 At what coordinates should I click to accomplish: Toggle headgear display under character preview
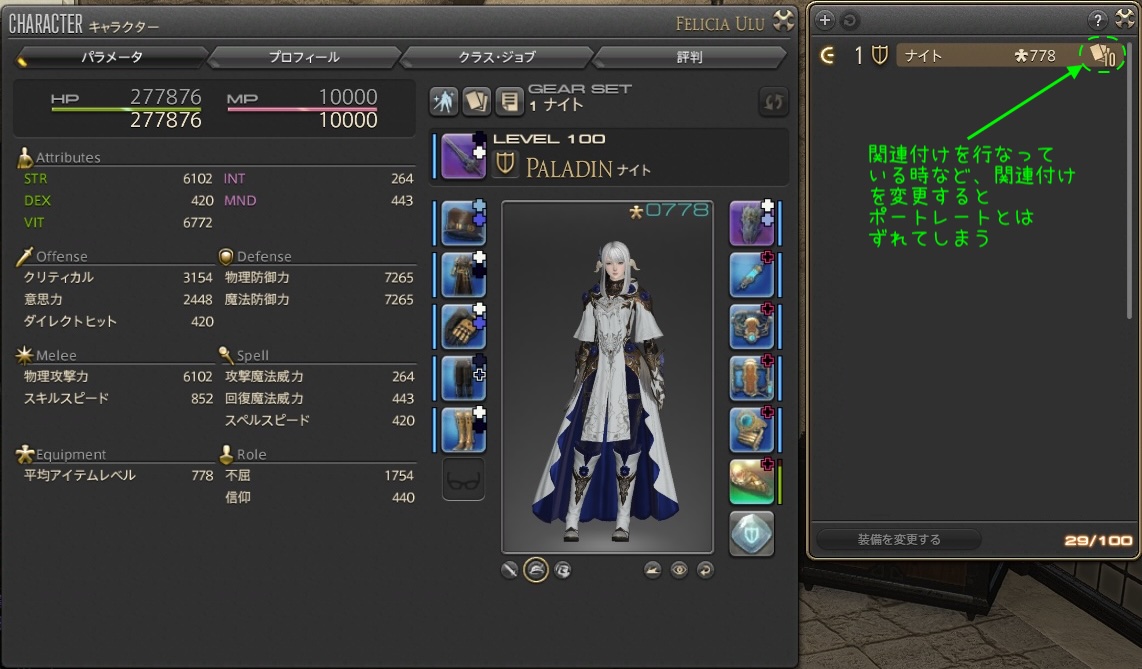point(536,570)
